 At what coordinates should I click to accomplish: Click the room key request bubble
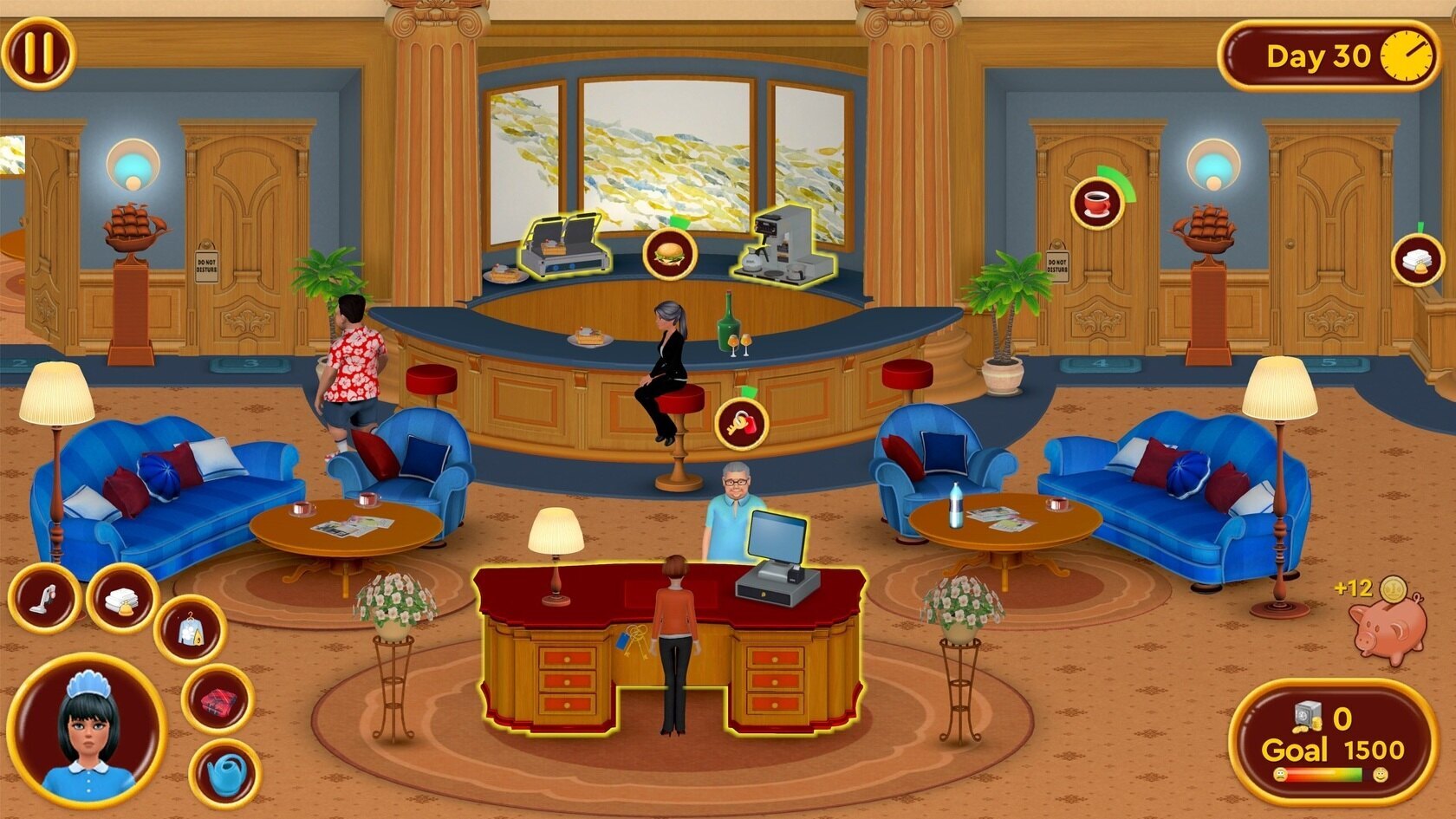[x=741, y=424]
